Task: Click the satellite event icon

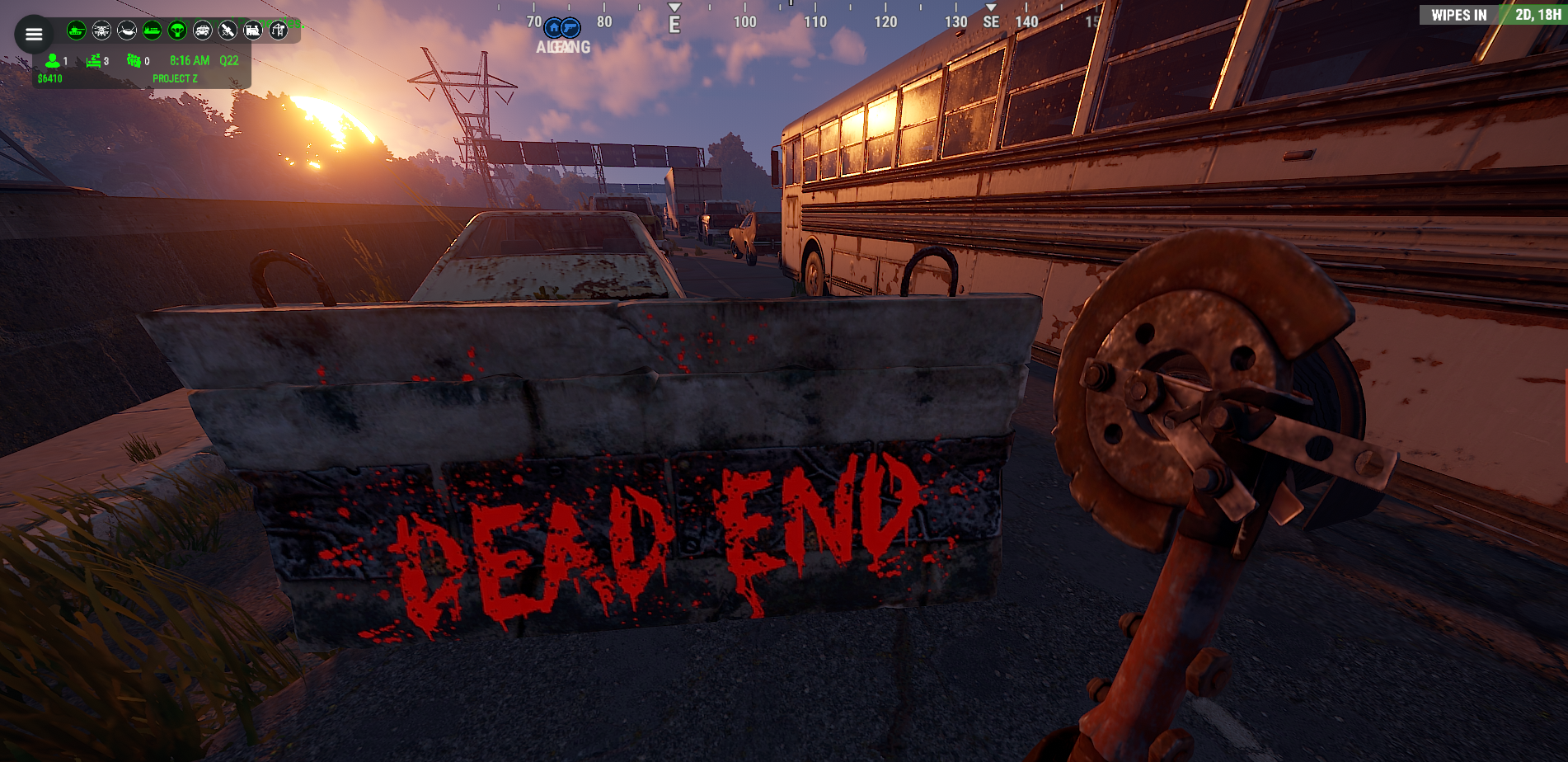Action: [x=228, y=31]
